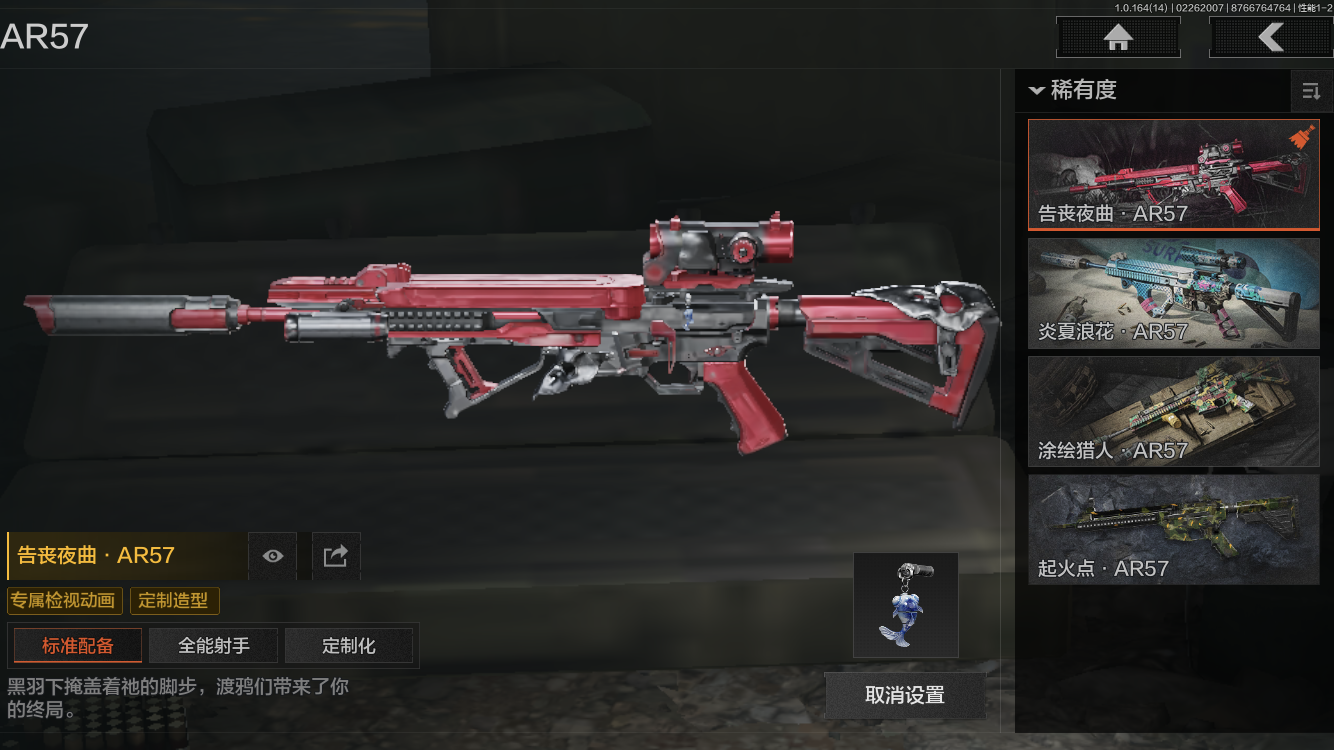
Task: Toggle the sort order icon
Action: click(1311, 92)
